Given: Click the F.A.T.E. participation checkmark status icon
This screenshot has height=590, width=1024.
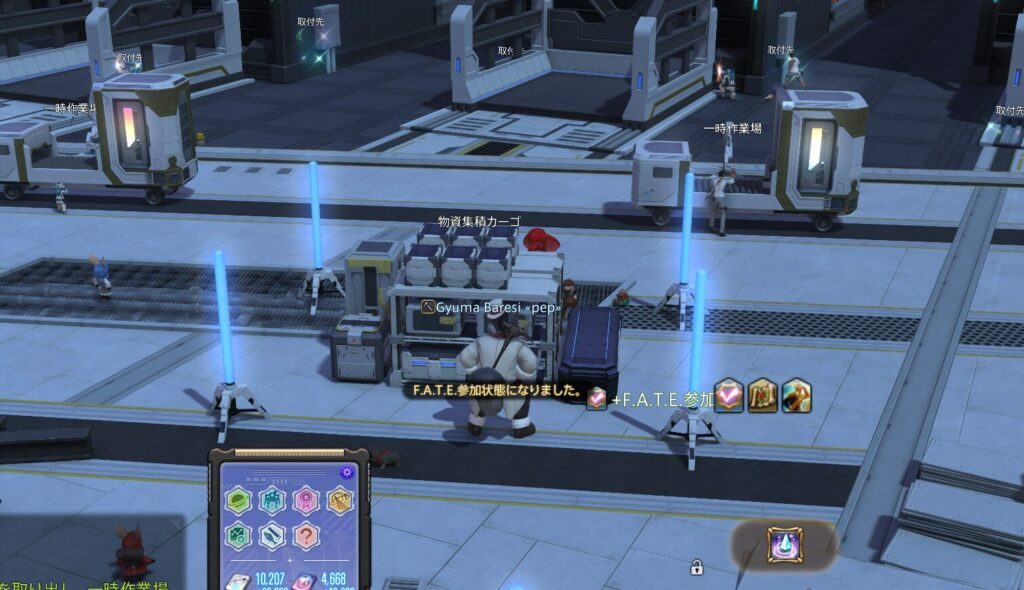Looking at the screenshot, I should tap(729, 396).
